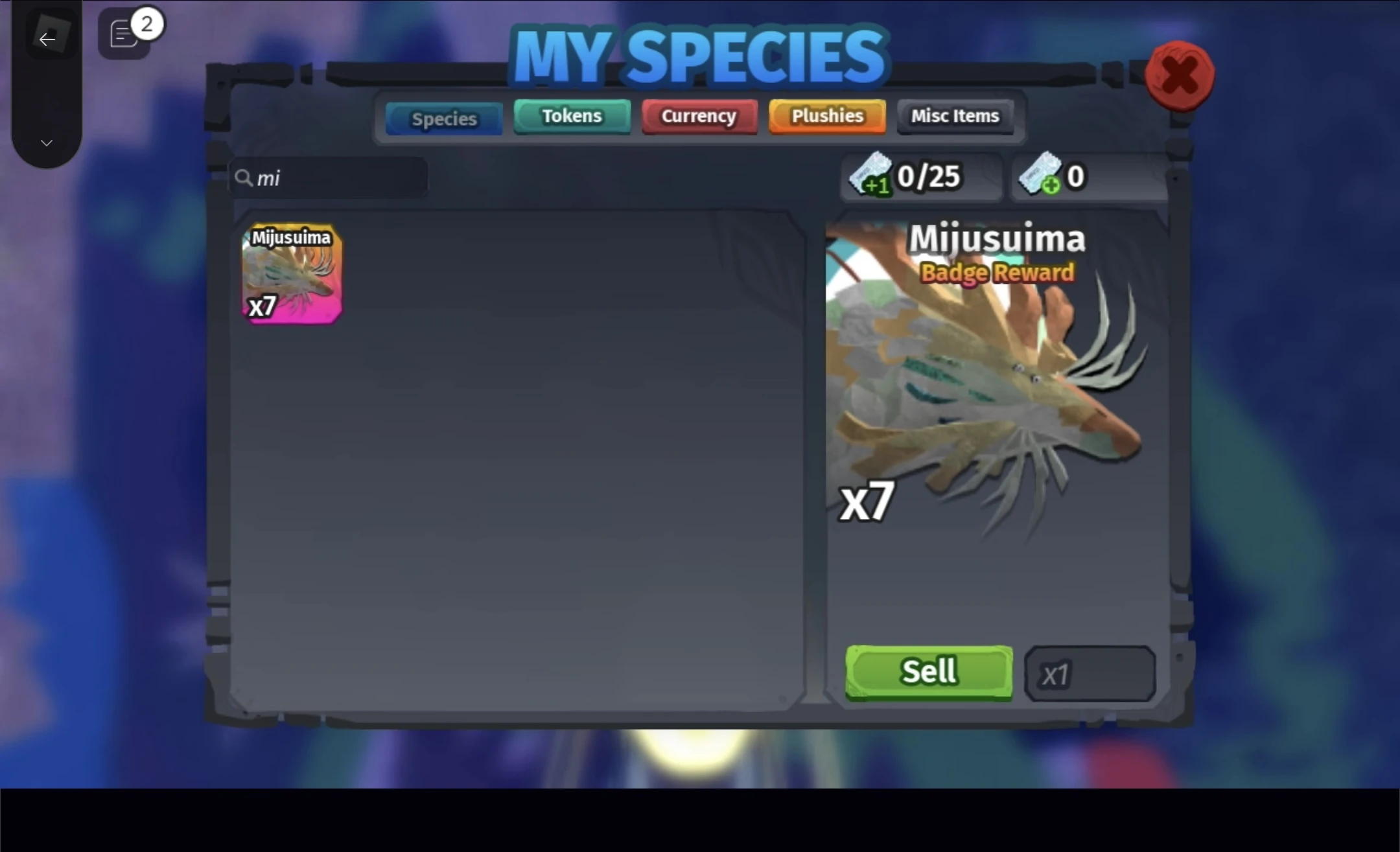Click the magnifying glass search icon

pos(245,178)
